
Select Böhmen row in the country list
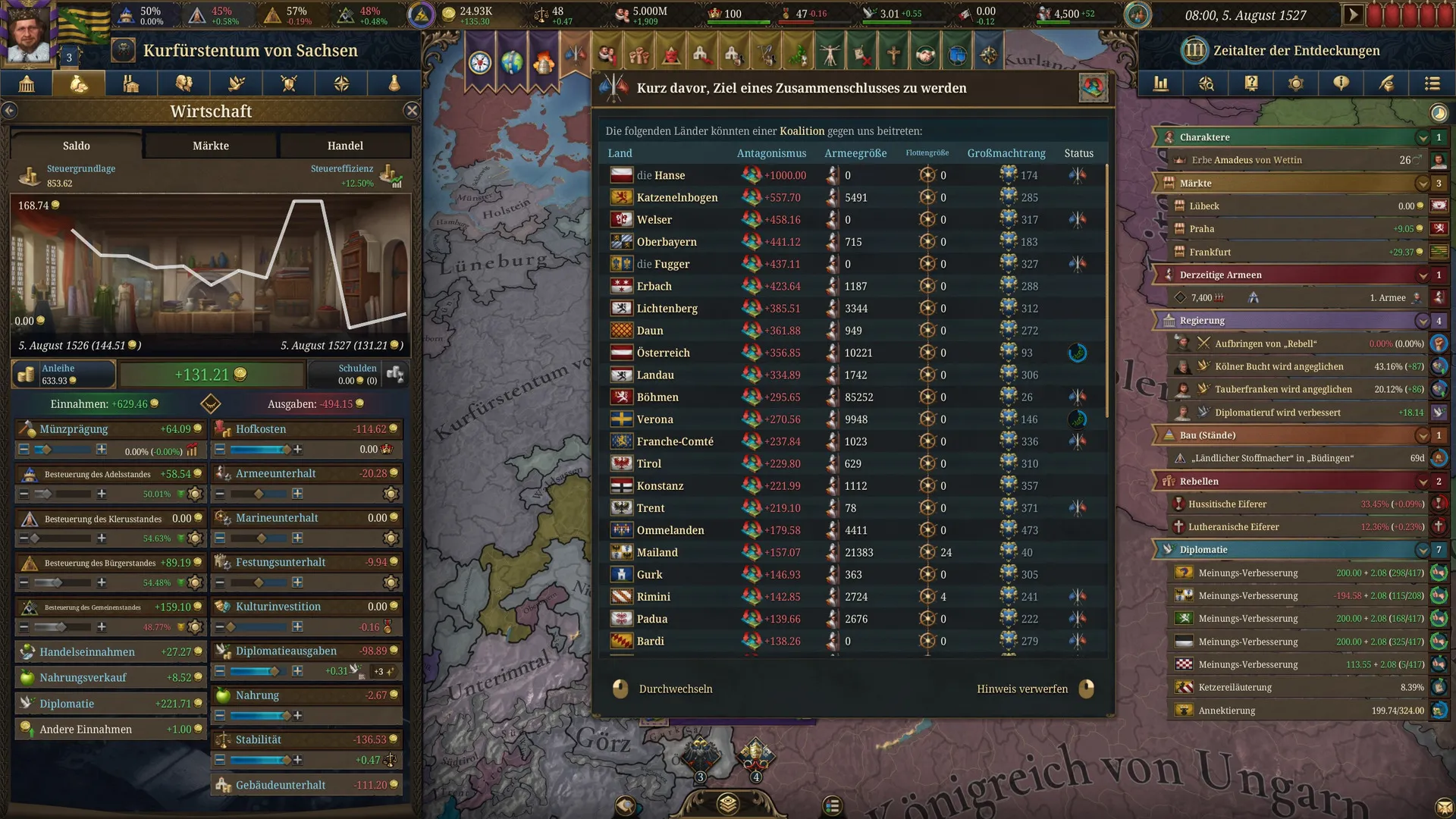657,397
